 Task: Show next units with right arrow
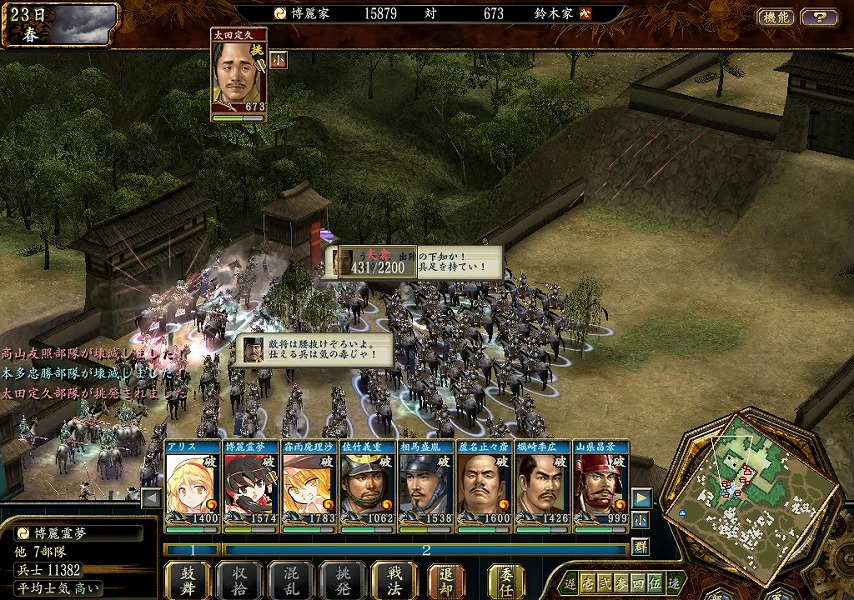pyautogui.click(x=642, y=497)
